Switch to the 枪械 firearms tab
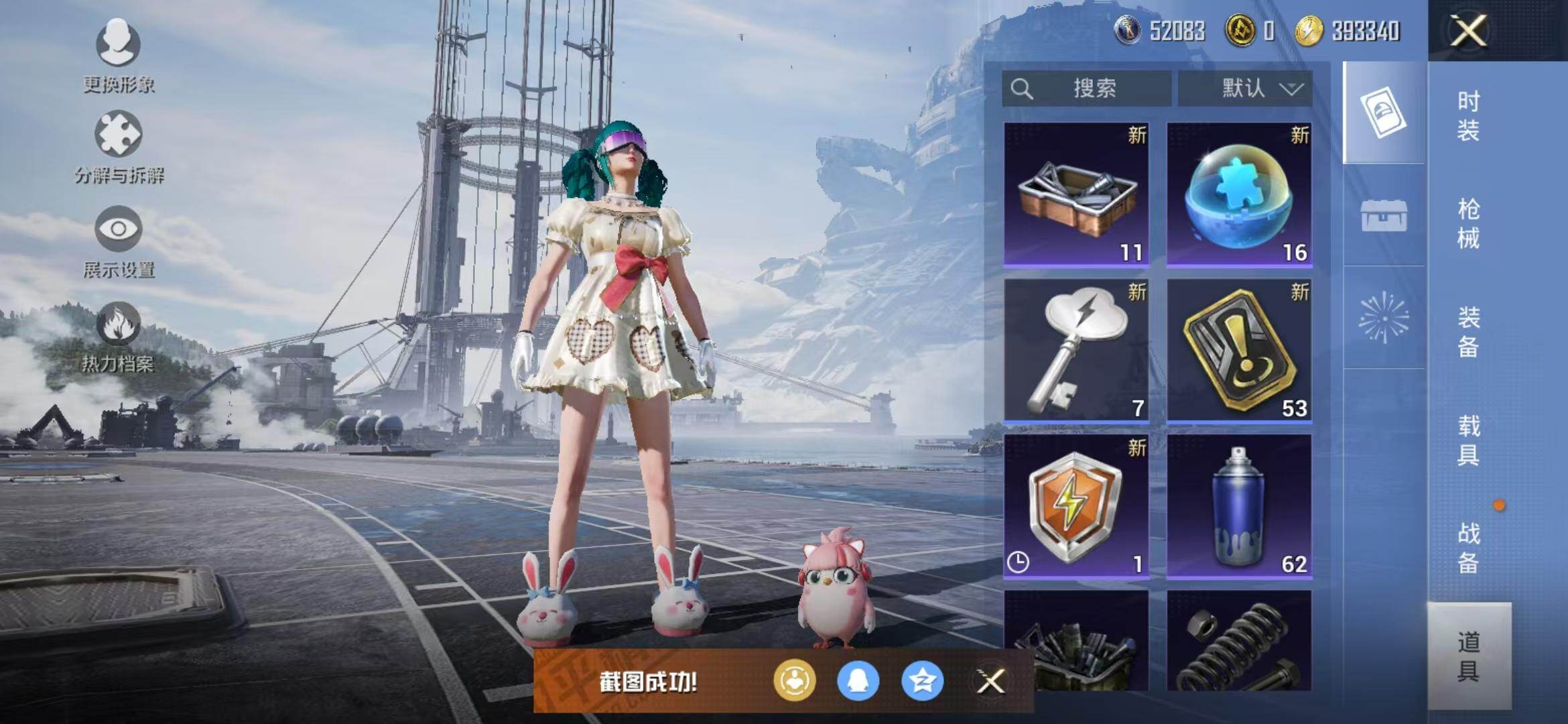1568x724 pixels. (x=1468, y=223)
